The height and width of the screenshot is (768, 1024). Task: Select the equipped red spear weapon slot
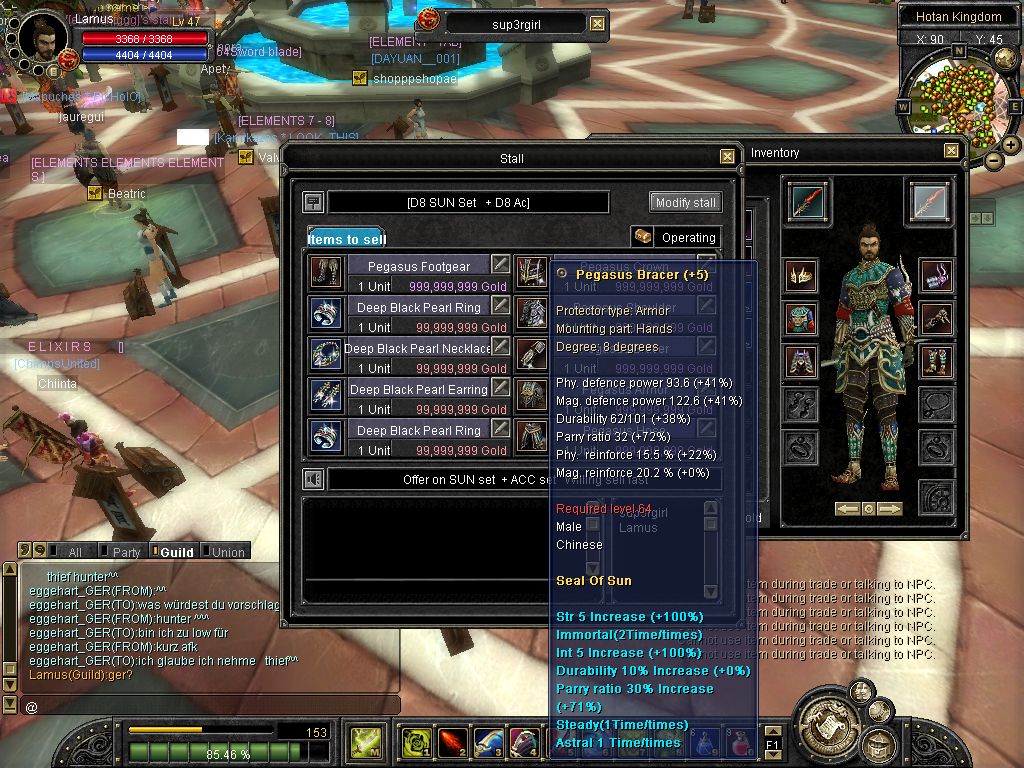pos(807,201)
